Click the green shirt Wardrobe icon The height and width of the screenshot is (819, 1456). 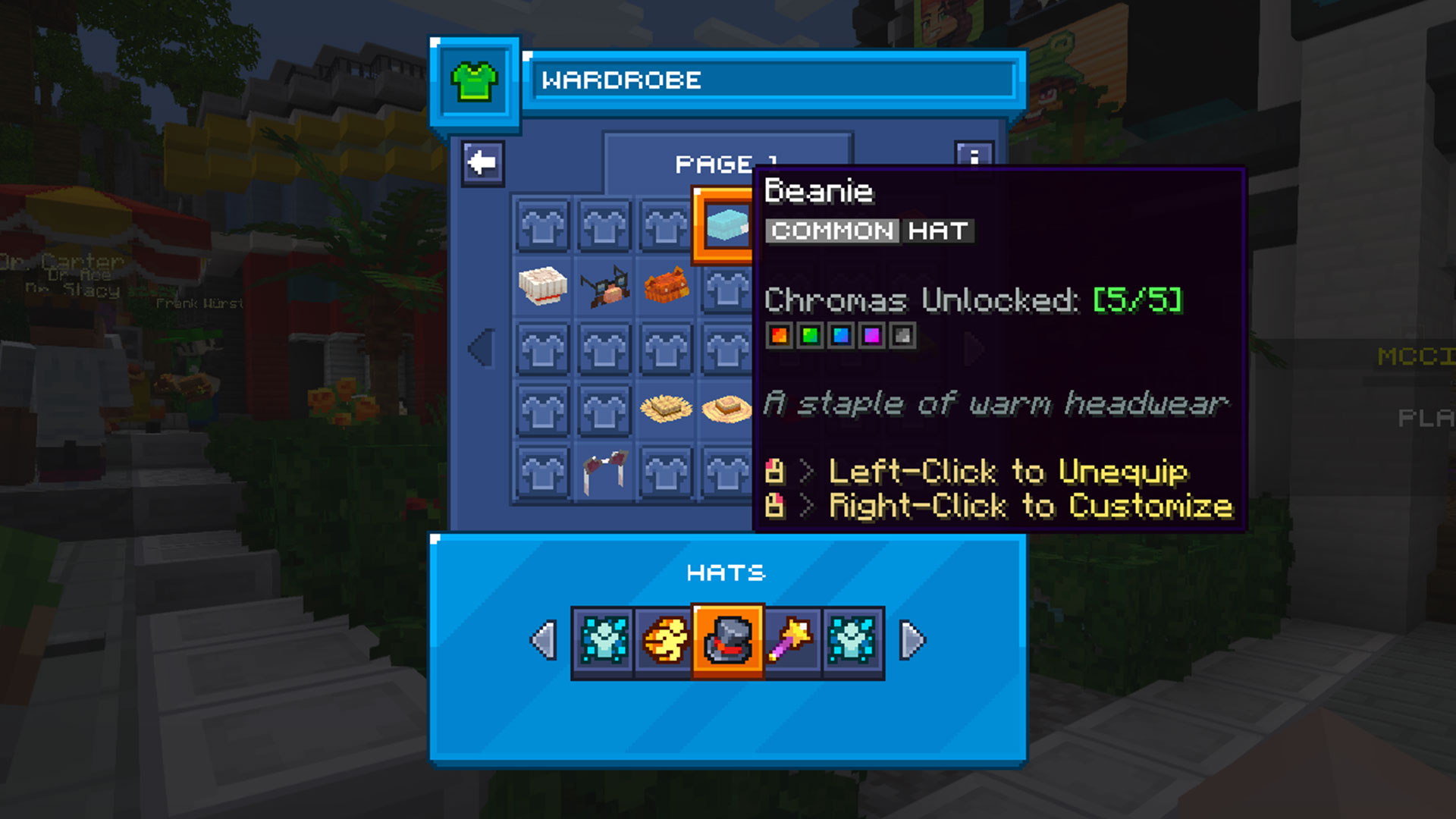pos(475,81)
